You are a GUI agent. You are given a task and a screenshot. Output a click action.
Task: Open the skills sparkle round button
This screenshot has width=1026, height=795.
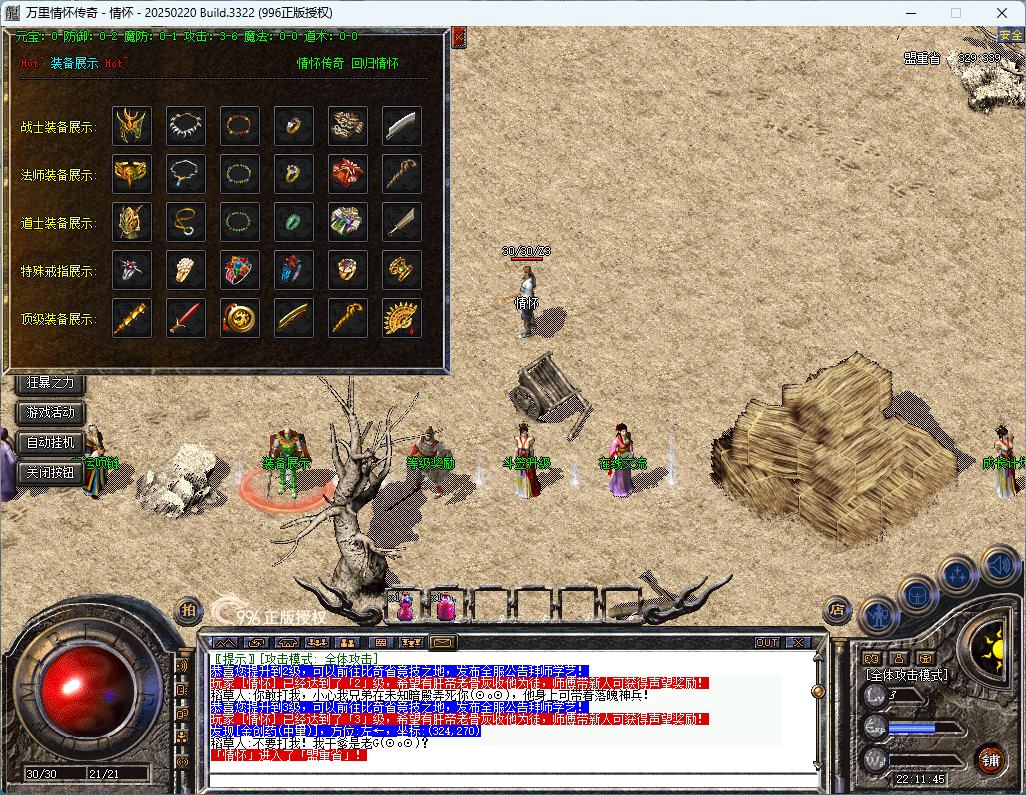click(959, 575)
